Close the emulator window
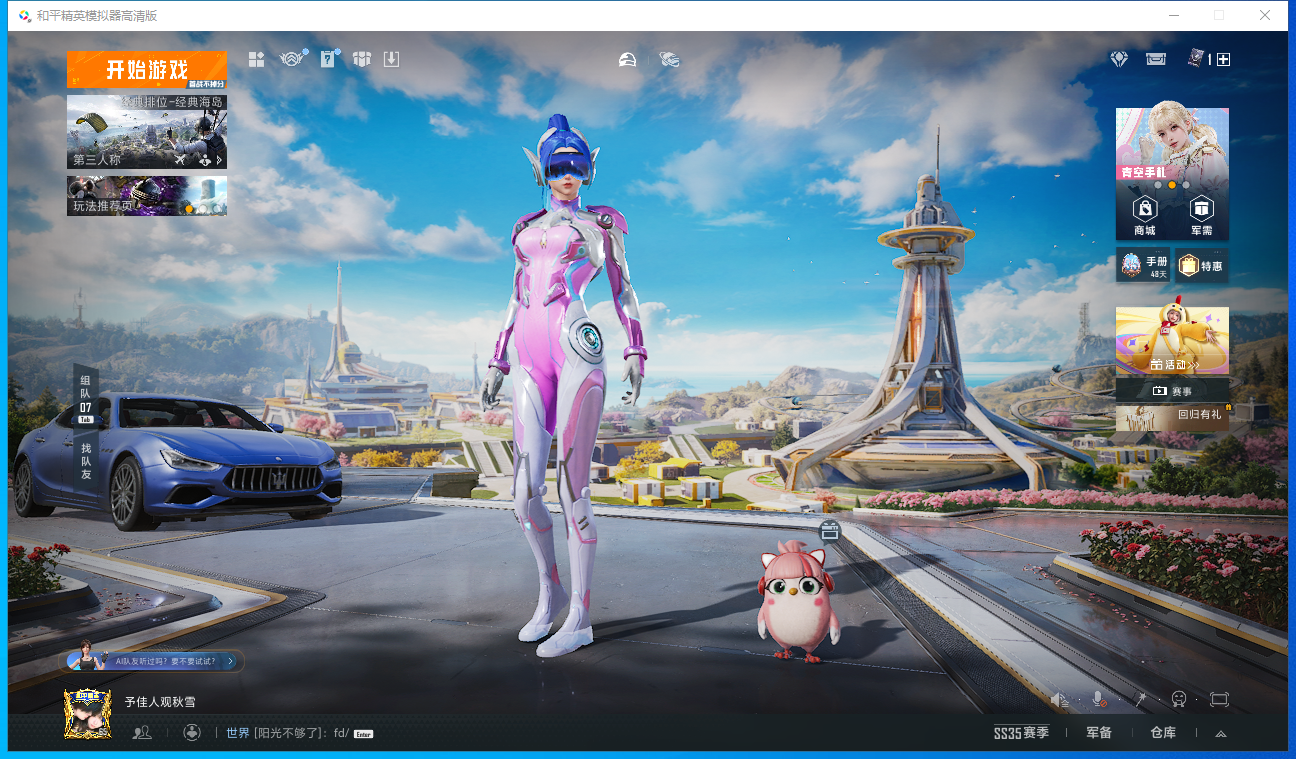This screenshot has height=759, width=1296. click(x=1265, y=15)
